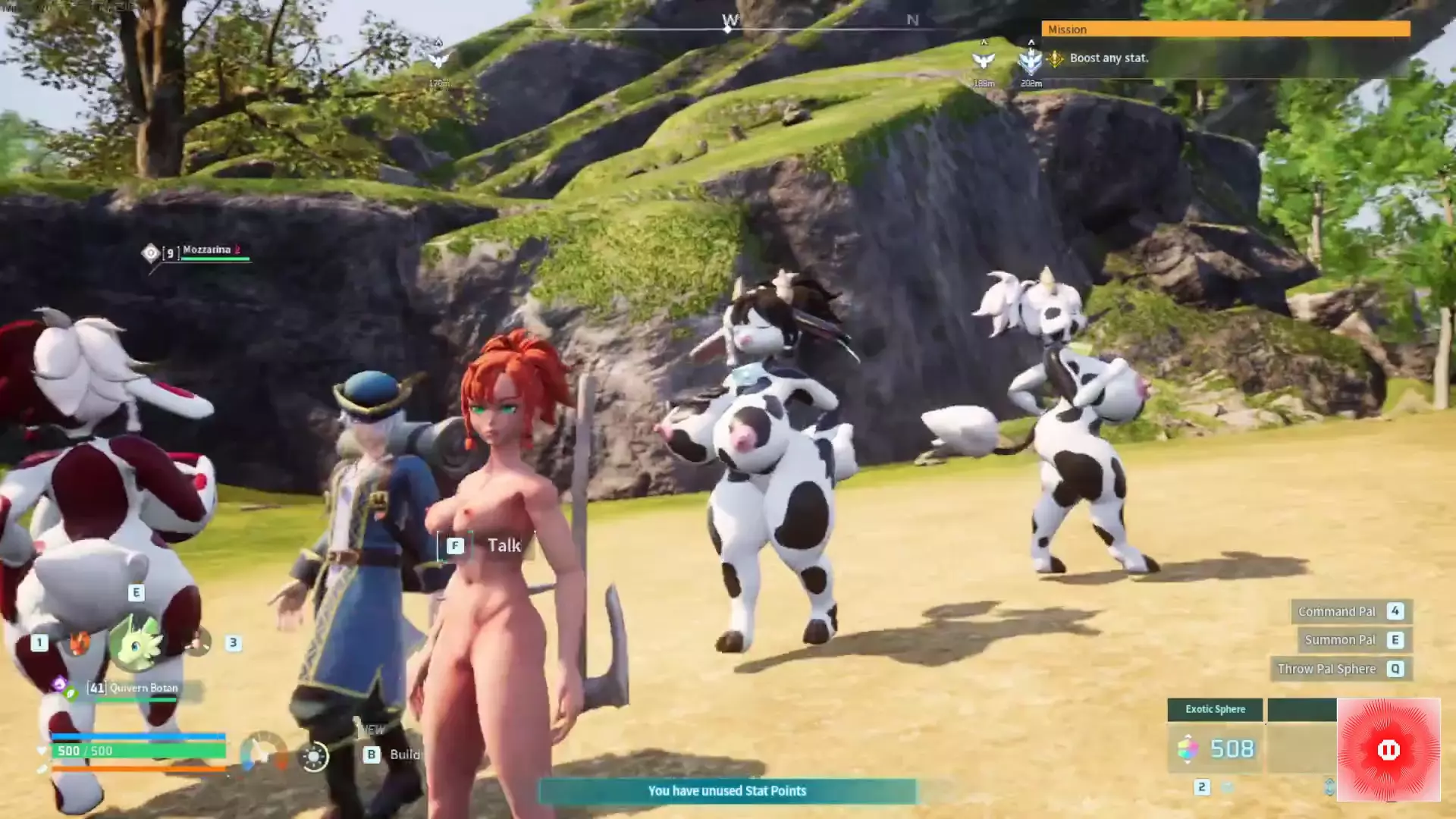Screen dimensions: 1456x819
Task: Choose the Throw Pal Sphere action label
Action: pos(1326,669)
